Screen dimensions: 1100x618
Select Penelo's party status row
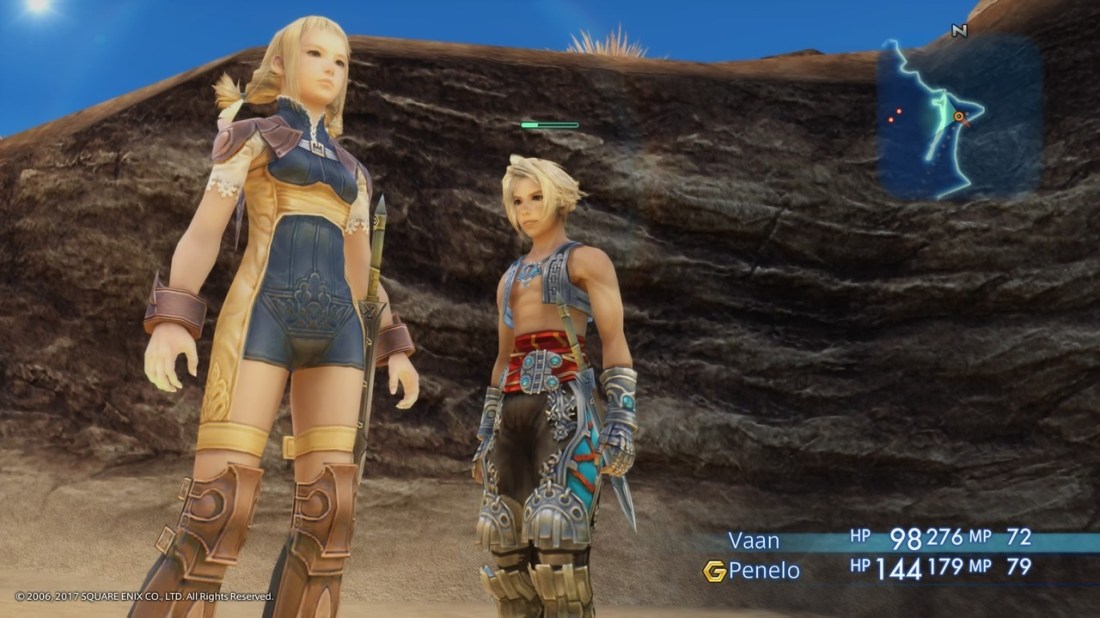point(880,570)
